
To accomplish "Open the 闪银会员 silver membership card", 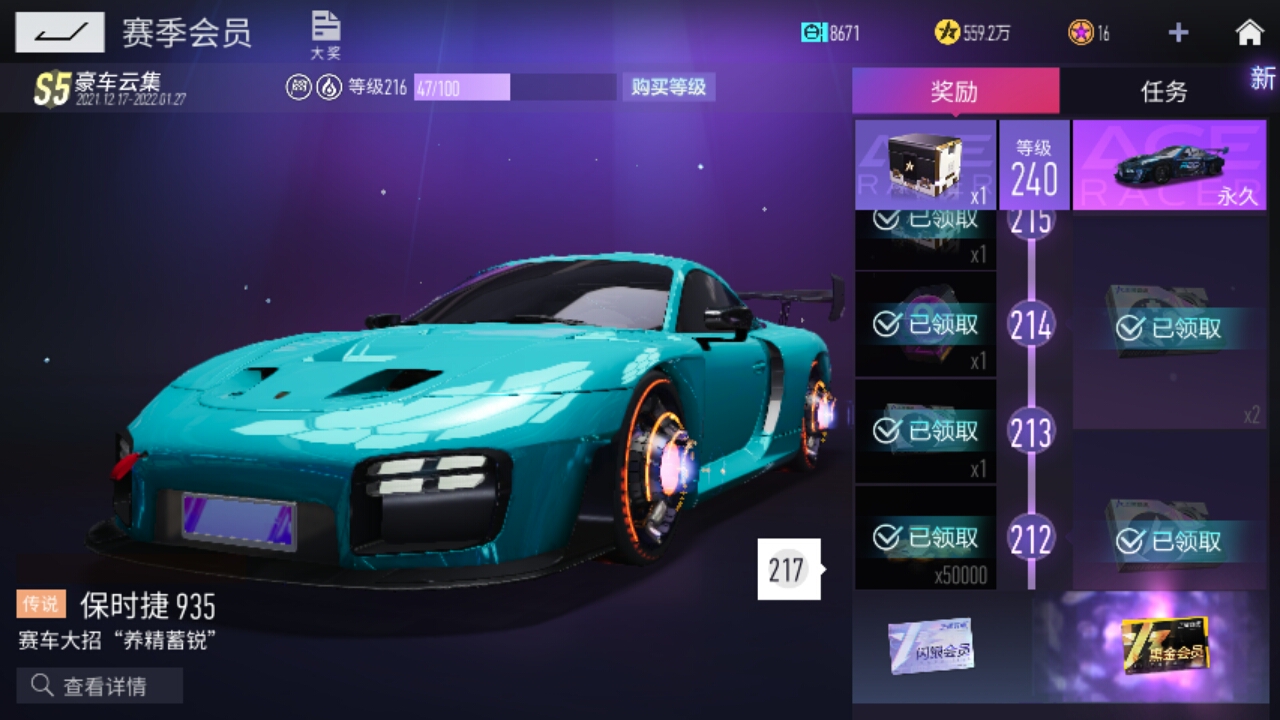I will (930, 647).
